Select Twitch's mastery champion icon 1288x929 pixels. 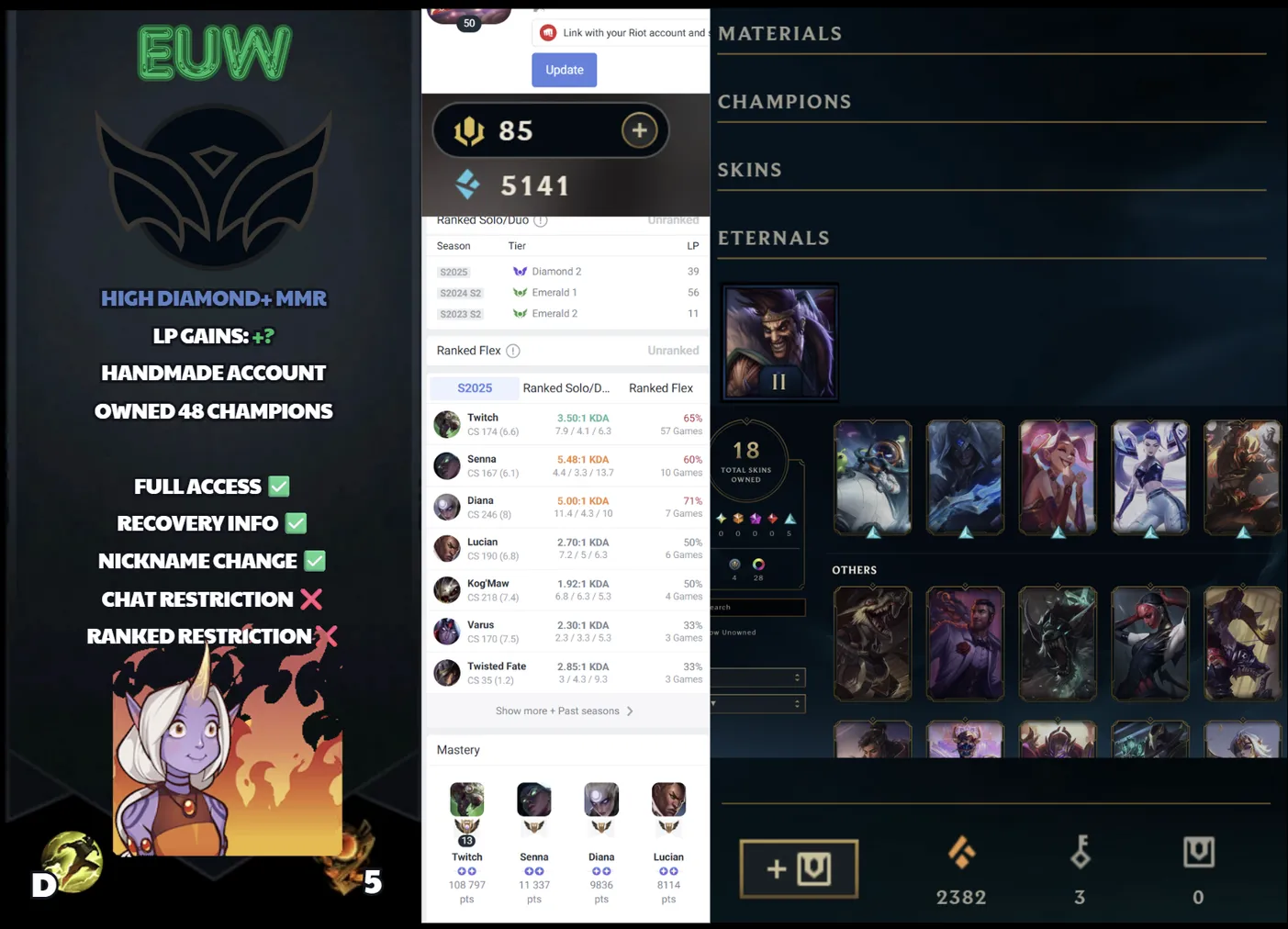pos(466,800)
